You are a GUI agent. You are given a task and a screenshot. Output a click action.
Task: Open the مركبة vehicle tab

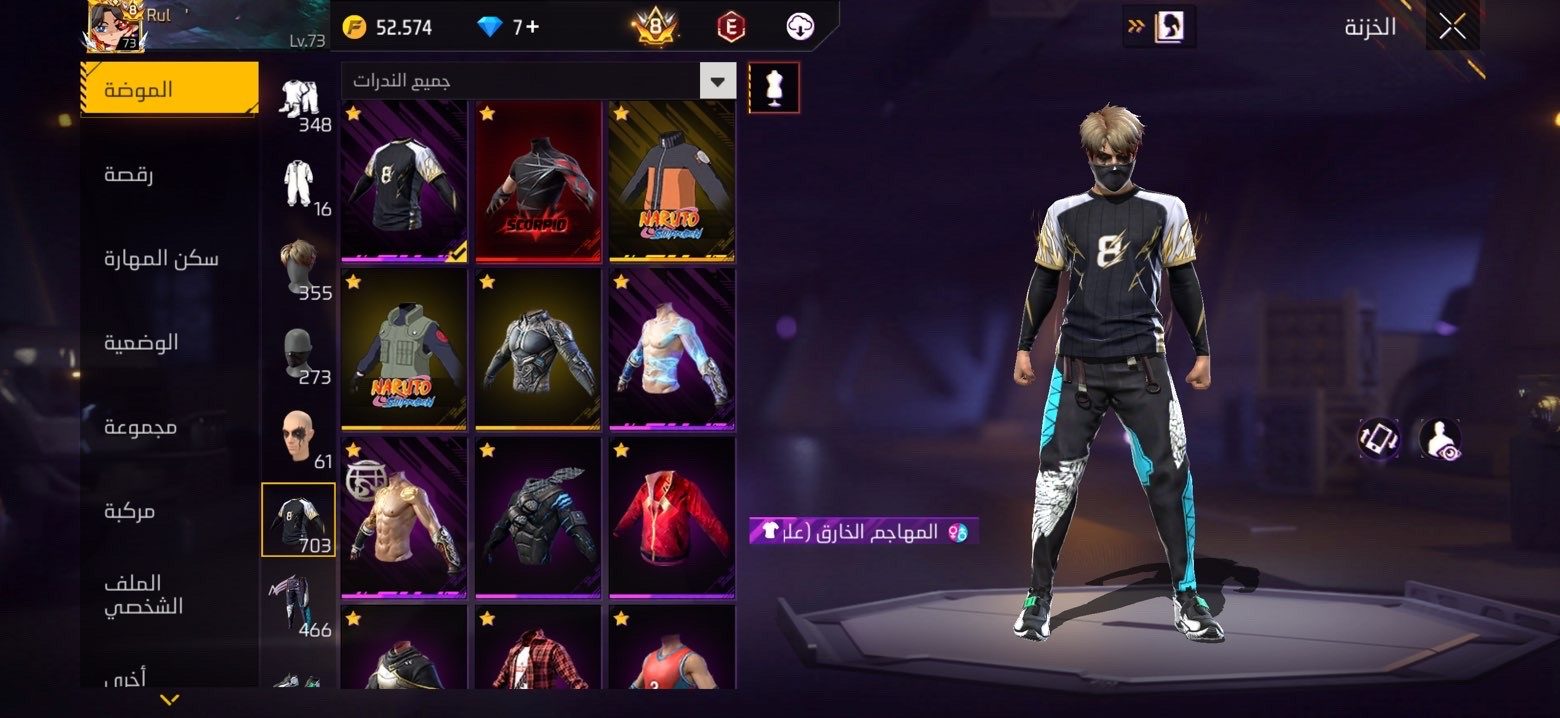(130, 511)
